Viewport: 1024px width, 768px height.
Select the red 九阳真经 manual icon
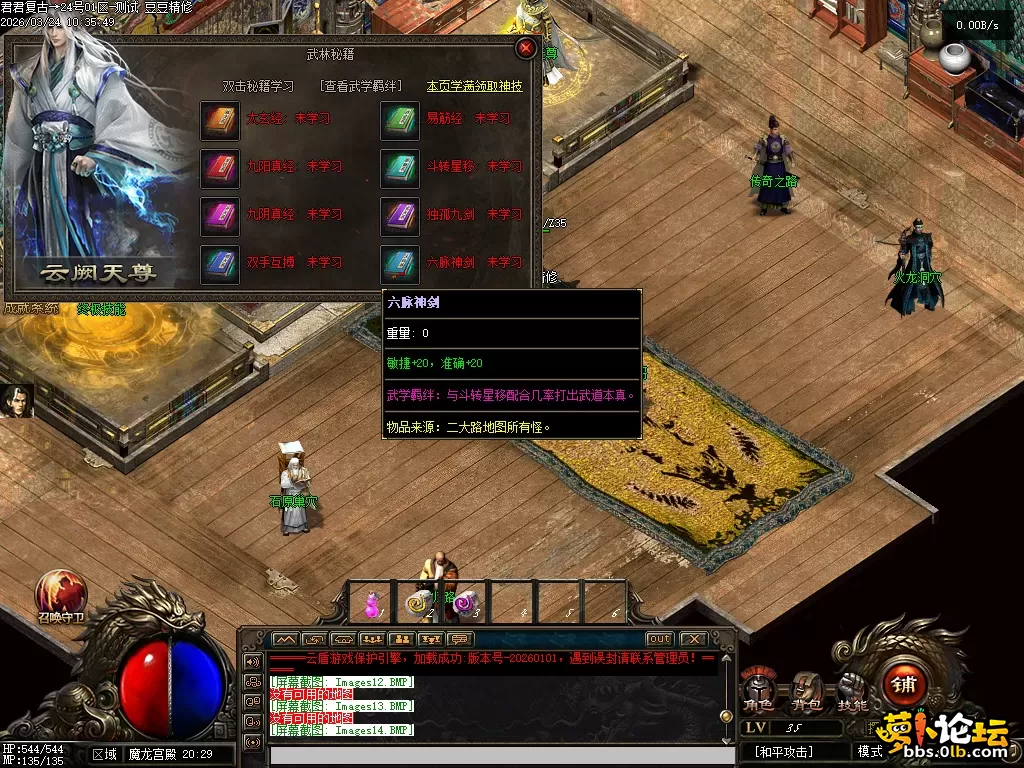(219, 167)
